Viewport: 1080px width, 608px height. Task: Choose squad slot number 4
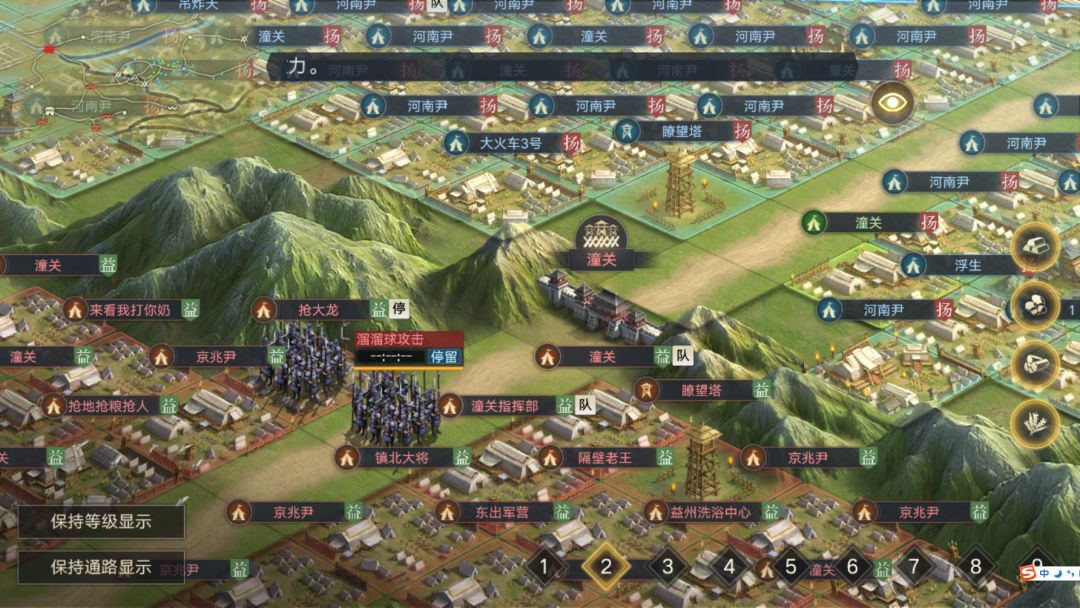click(x=729, y=568)
